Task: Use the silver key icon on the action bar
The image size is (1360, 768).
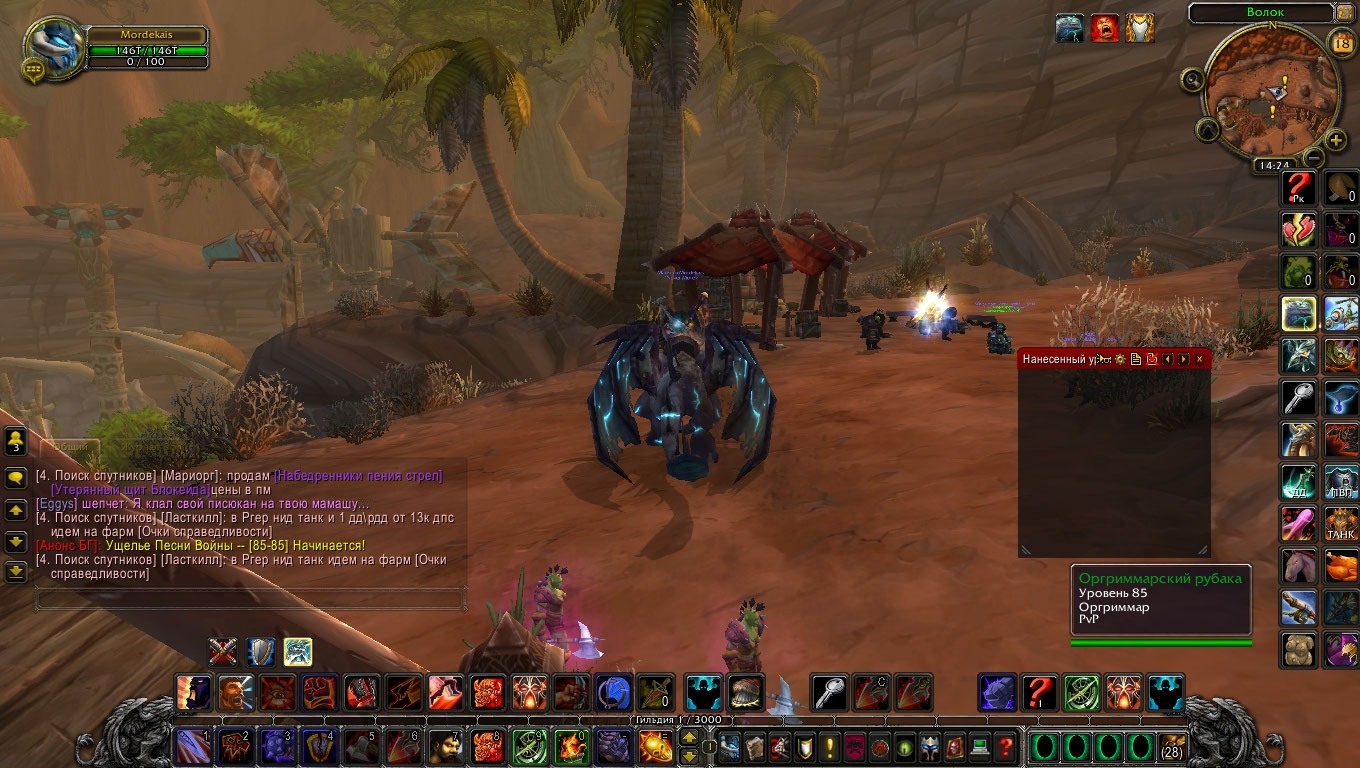Action: click(828, 692)
